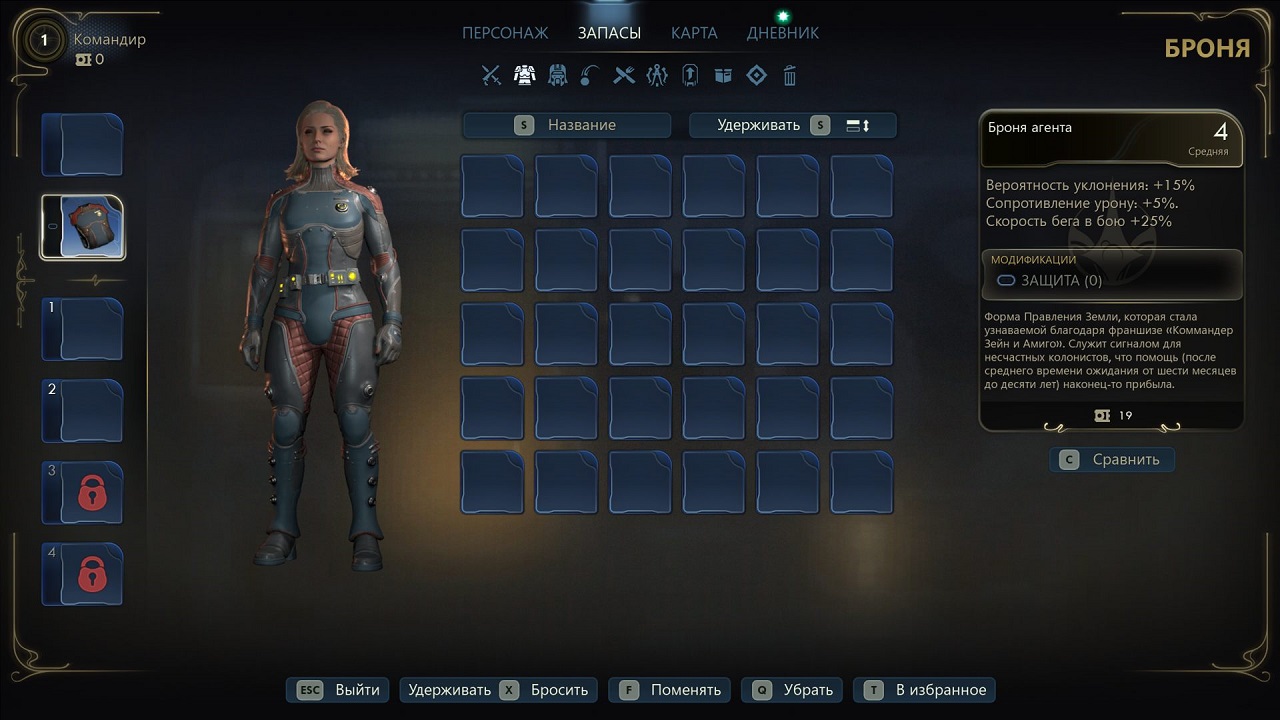Show the upgrade arrow category

point(690,75)
